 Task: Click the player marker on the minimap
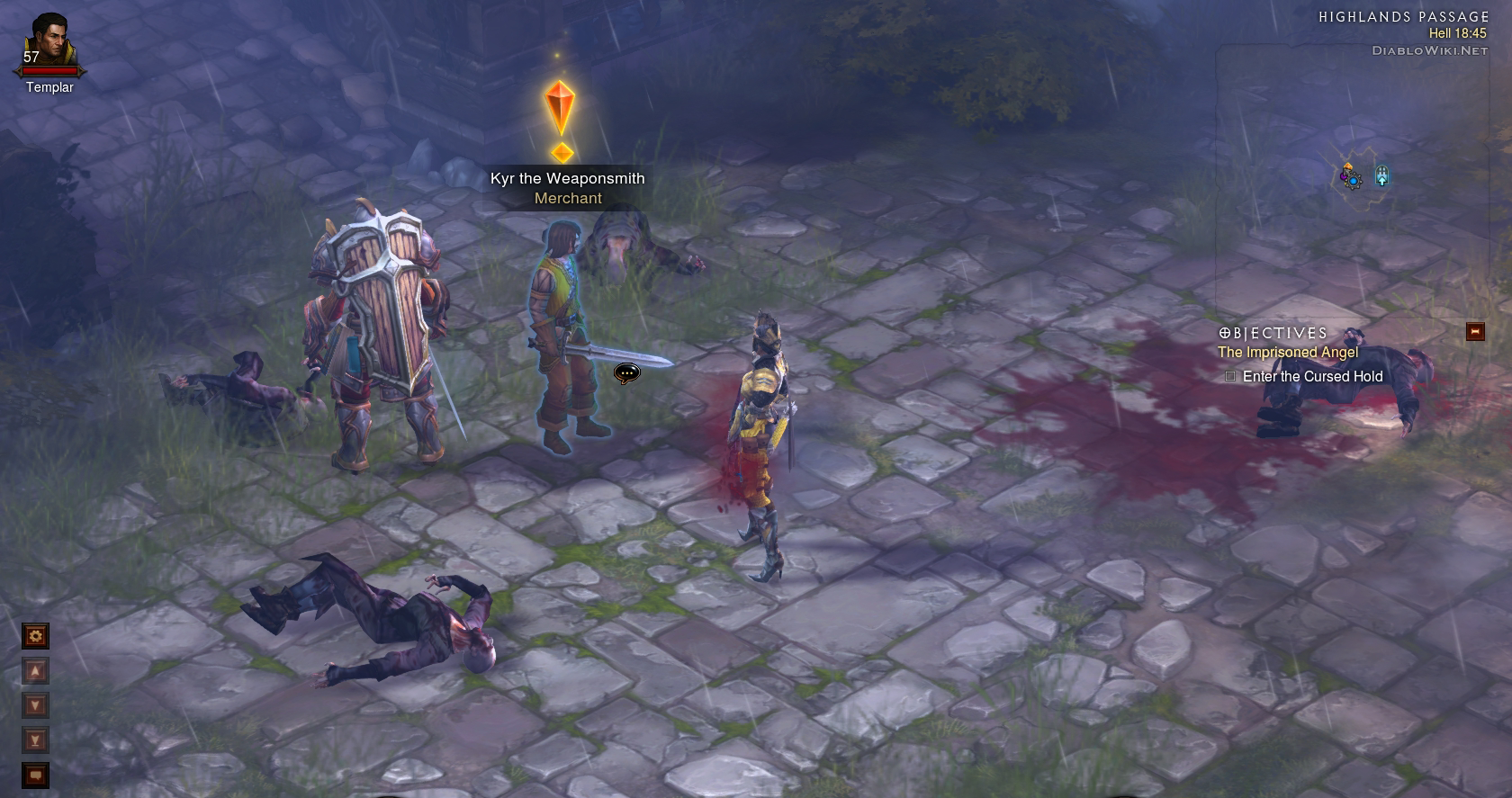1351,178
